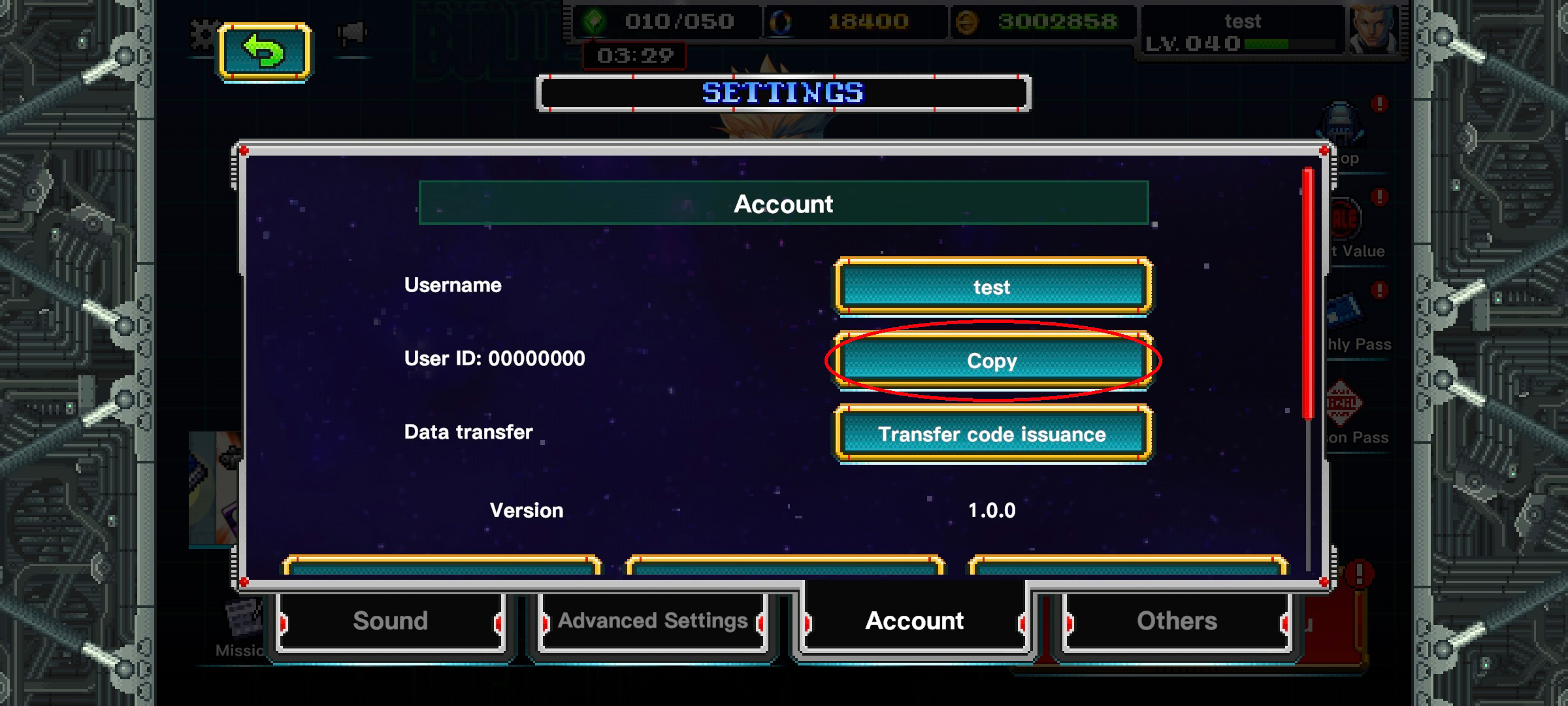Click the red settings scrollbar
This screenshot has width=1568, height=706.
1308,293
